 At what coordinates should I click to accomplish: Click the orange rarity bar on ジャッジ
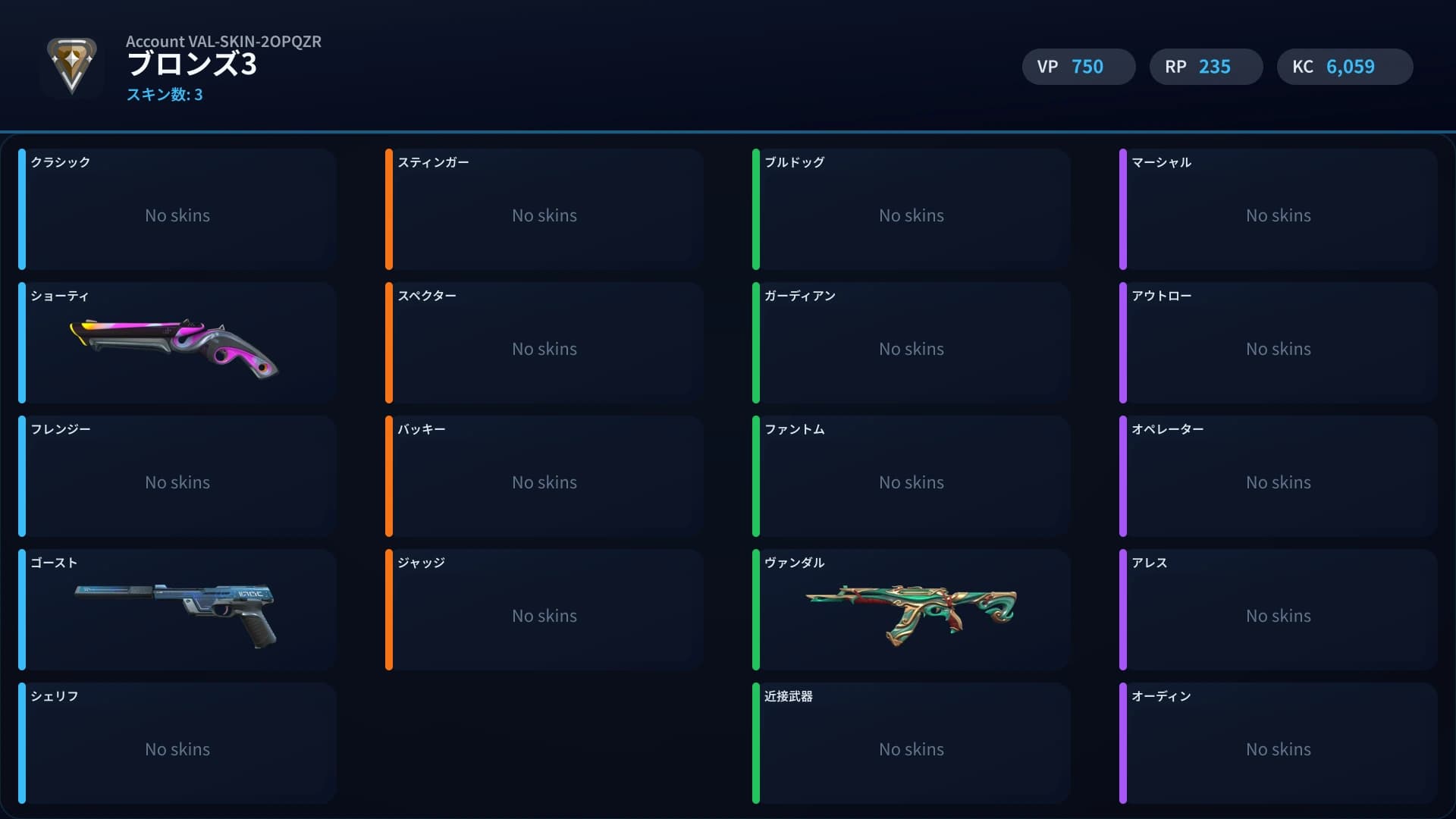pyautogui.click(x=390, y=610)
